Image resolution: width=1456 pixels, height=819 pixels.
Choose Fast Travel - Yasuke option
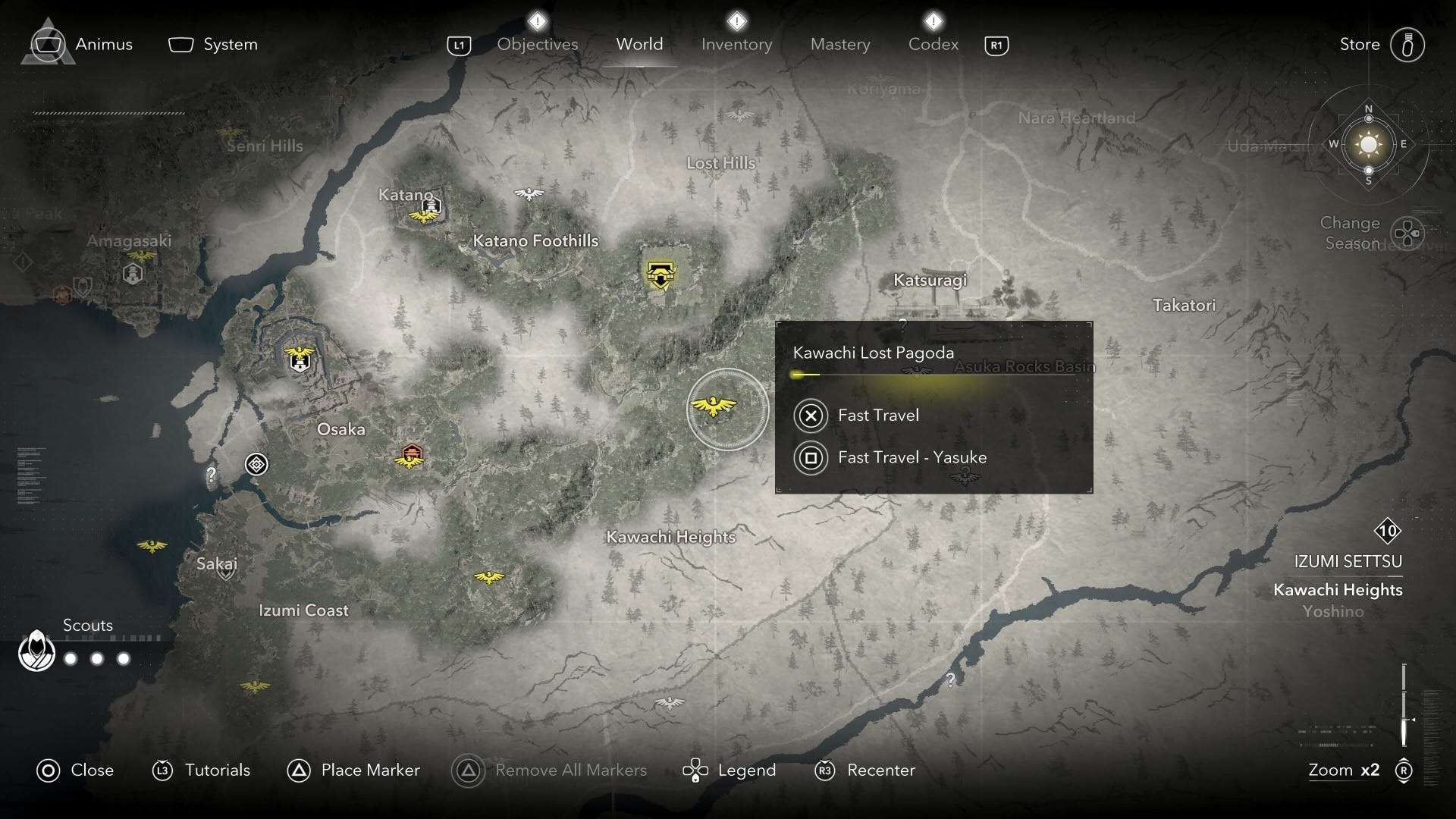(912, 457)
